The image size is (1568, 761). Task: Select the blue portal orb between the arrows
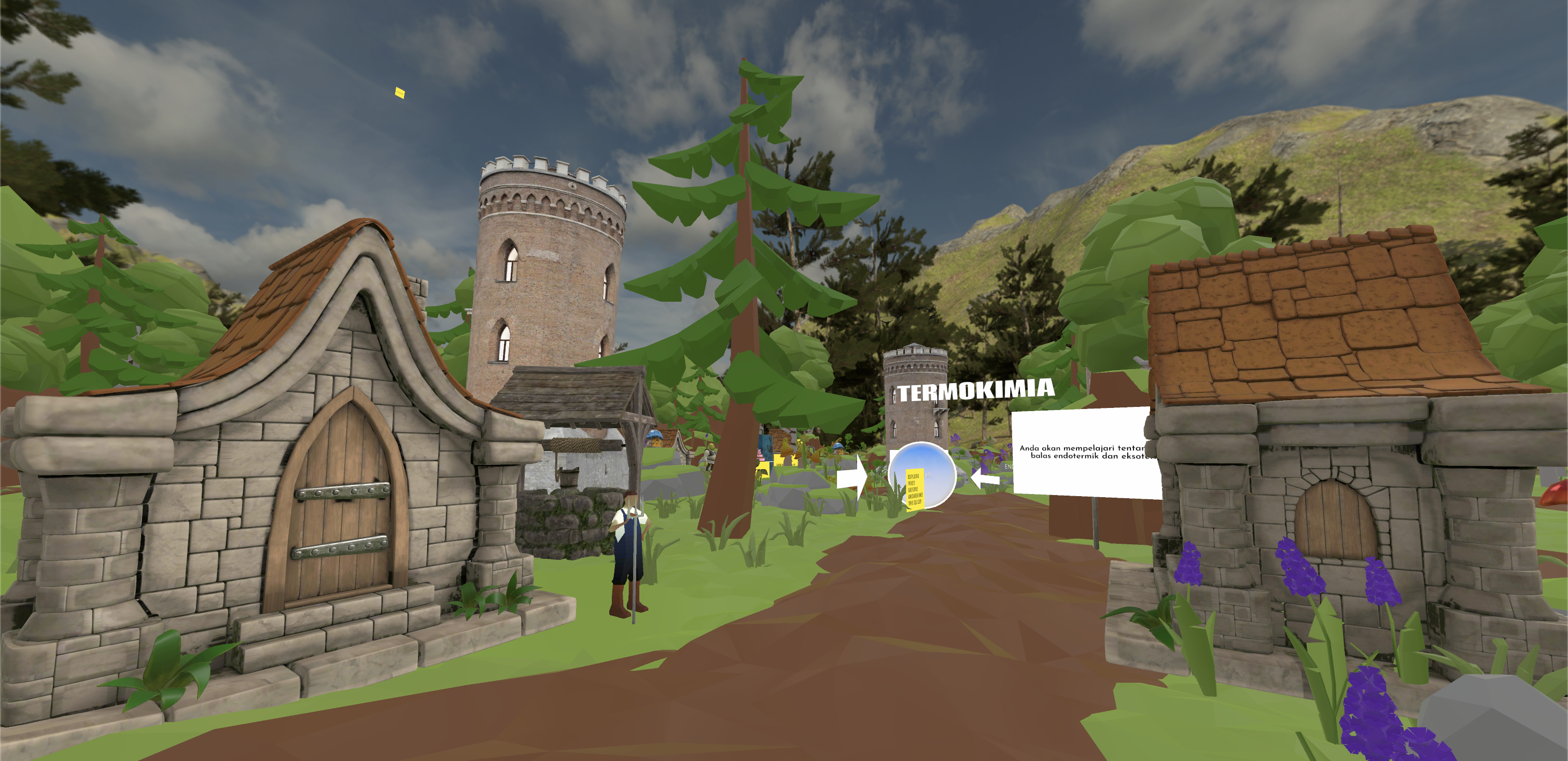pyautogui.click(x=921, y=475)
